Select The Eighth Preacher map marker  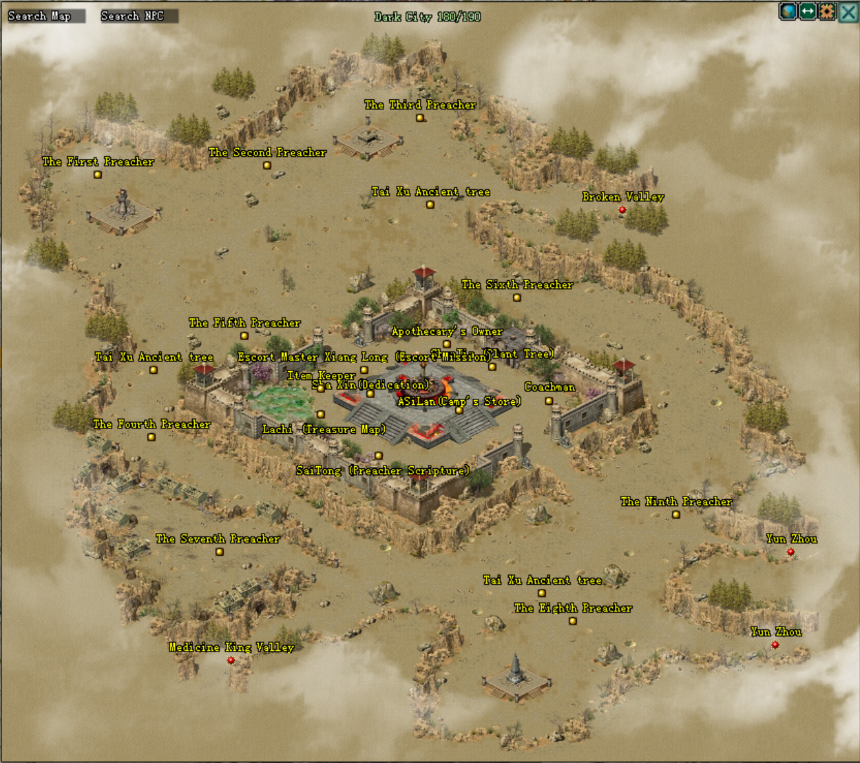tap(573, 621)
